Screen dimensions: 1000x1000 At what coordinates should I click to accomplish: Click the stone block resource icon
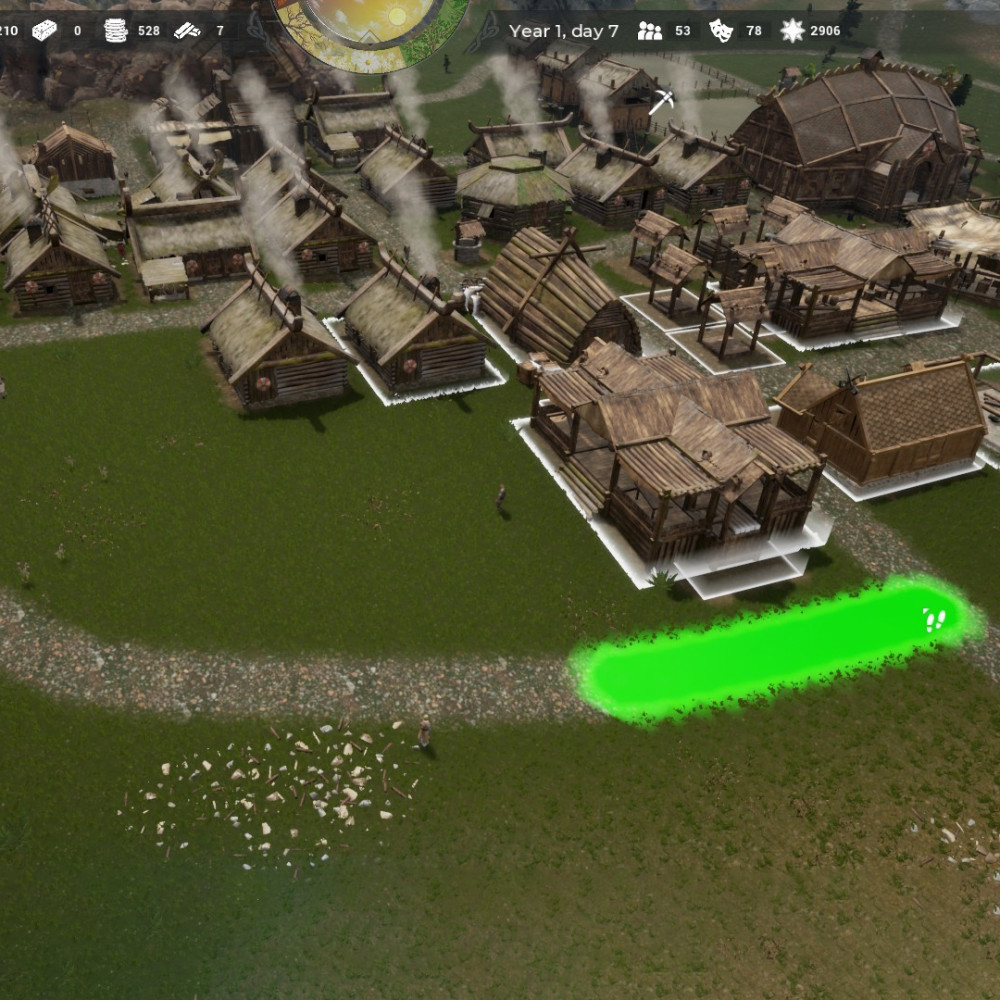[x=44, y=31]
